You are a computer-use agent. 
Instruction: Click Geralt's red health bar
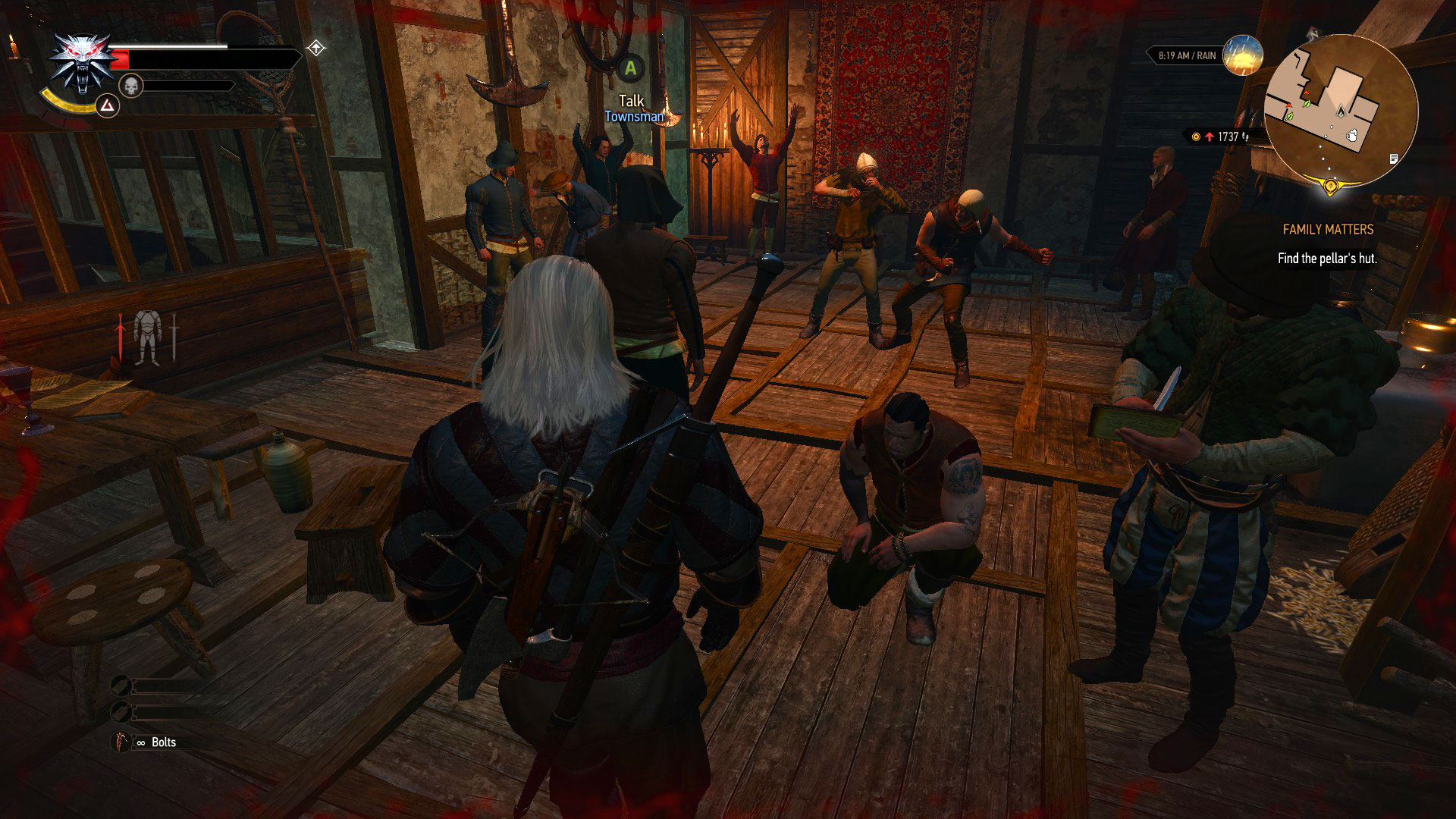(x=119, y=58)
